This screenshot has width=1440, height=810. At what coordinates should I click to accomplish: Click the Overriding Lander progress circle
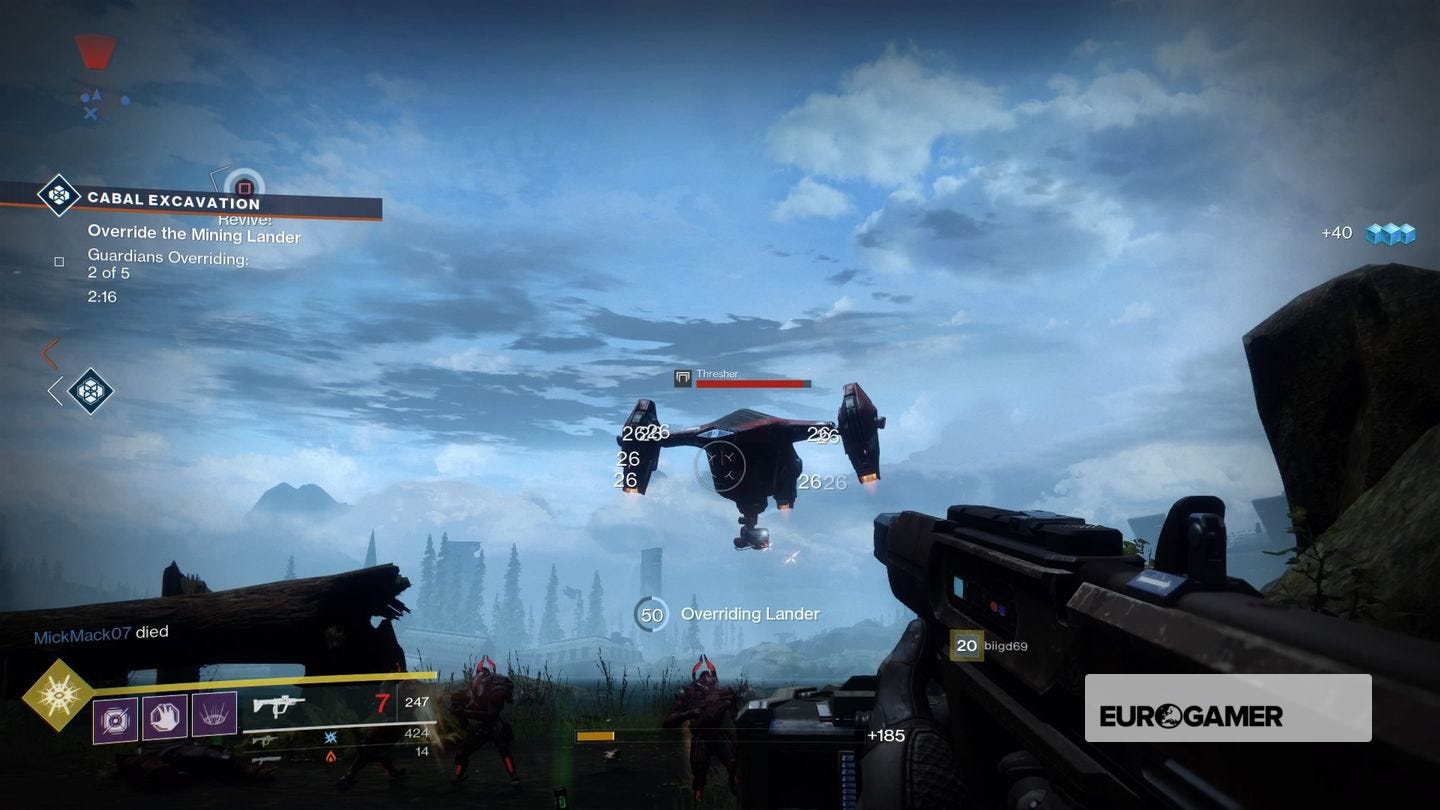652,614
